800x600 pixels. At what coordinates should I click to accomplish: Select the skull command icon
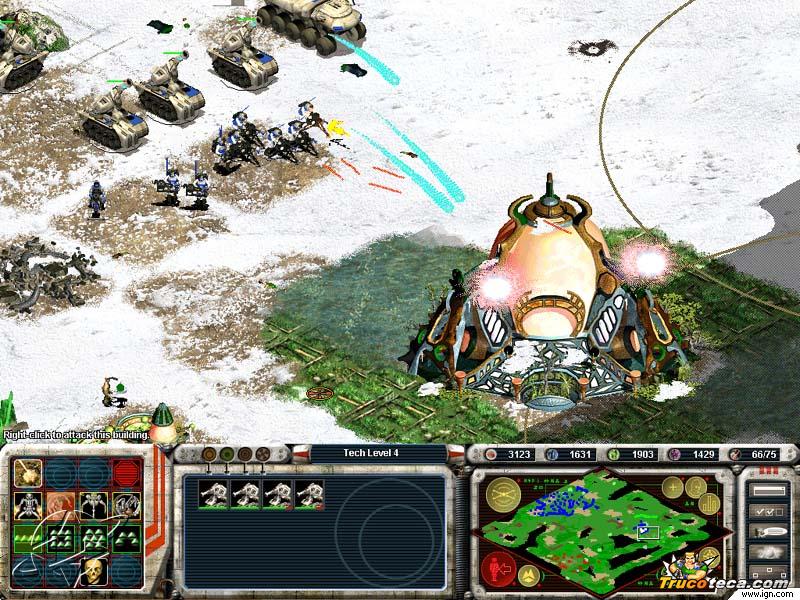click(x=94, y=572)
